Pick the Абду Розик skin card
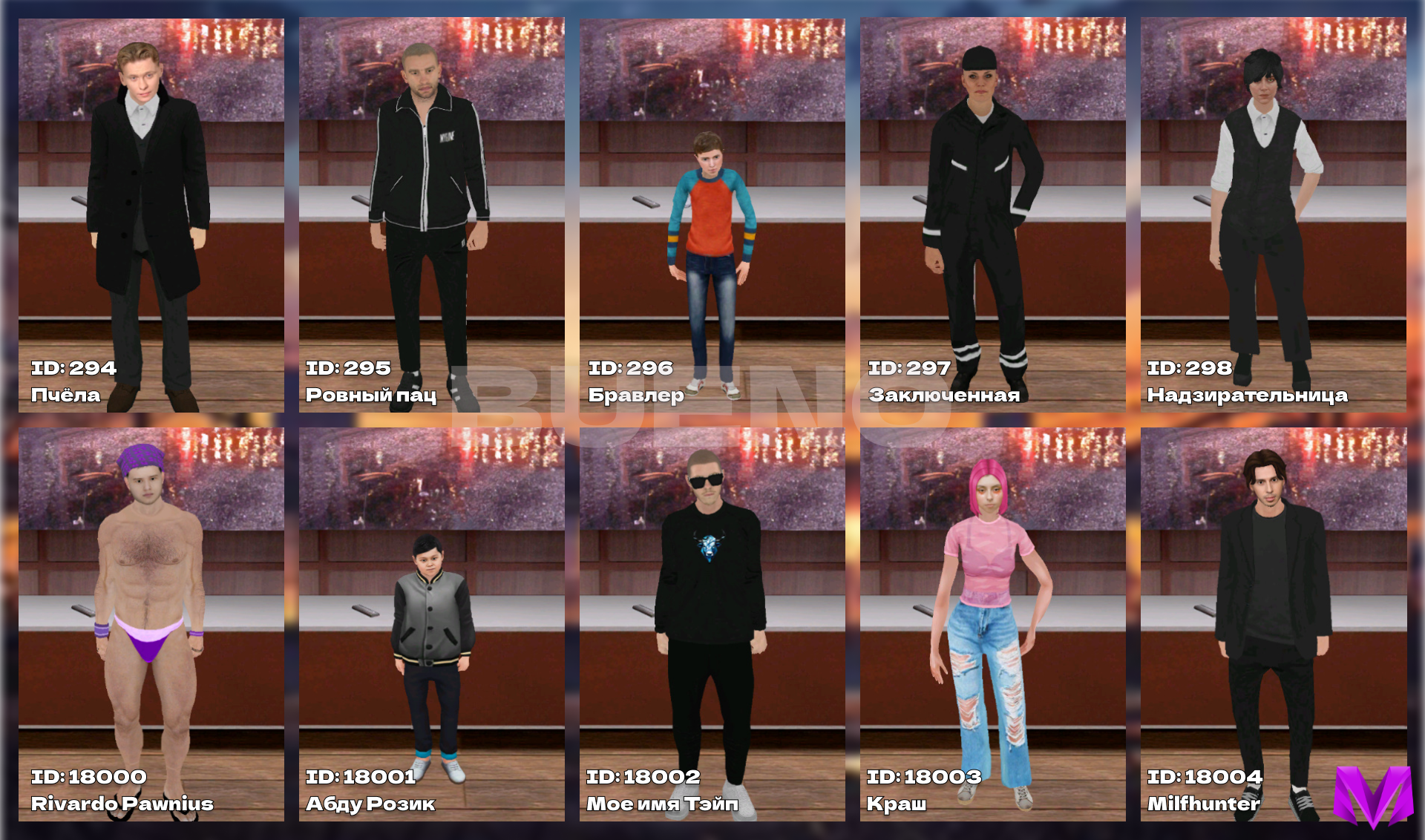1425x840 pixels. [431, 623]
